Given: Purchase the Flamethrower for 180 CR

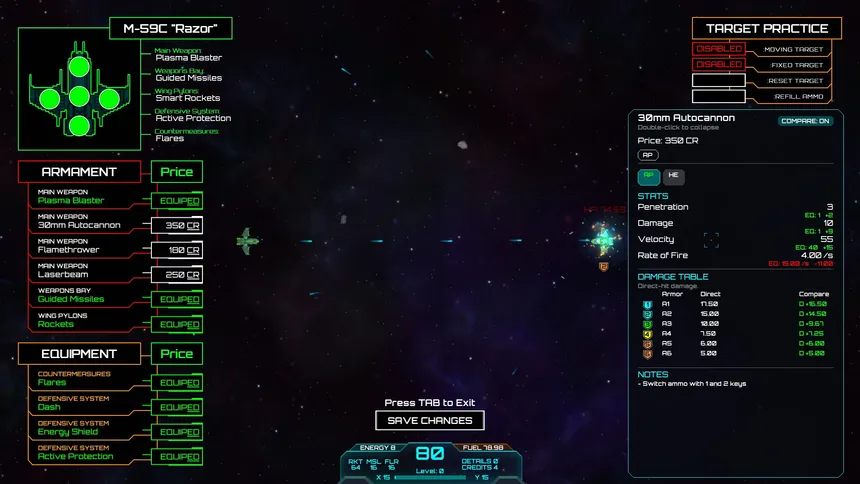Looking at the screenshot, I should point(176,250).
